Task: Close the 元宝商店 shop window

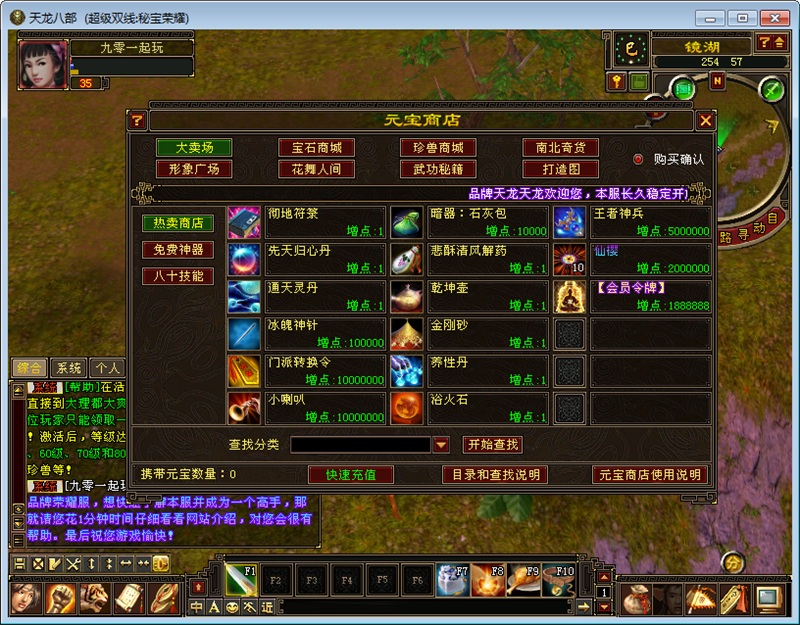Action: 706,120
